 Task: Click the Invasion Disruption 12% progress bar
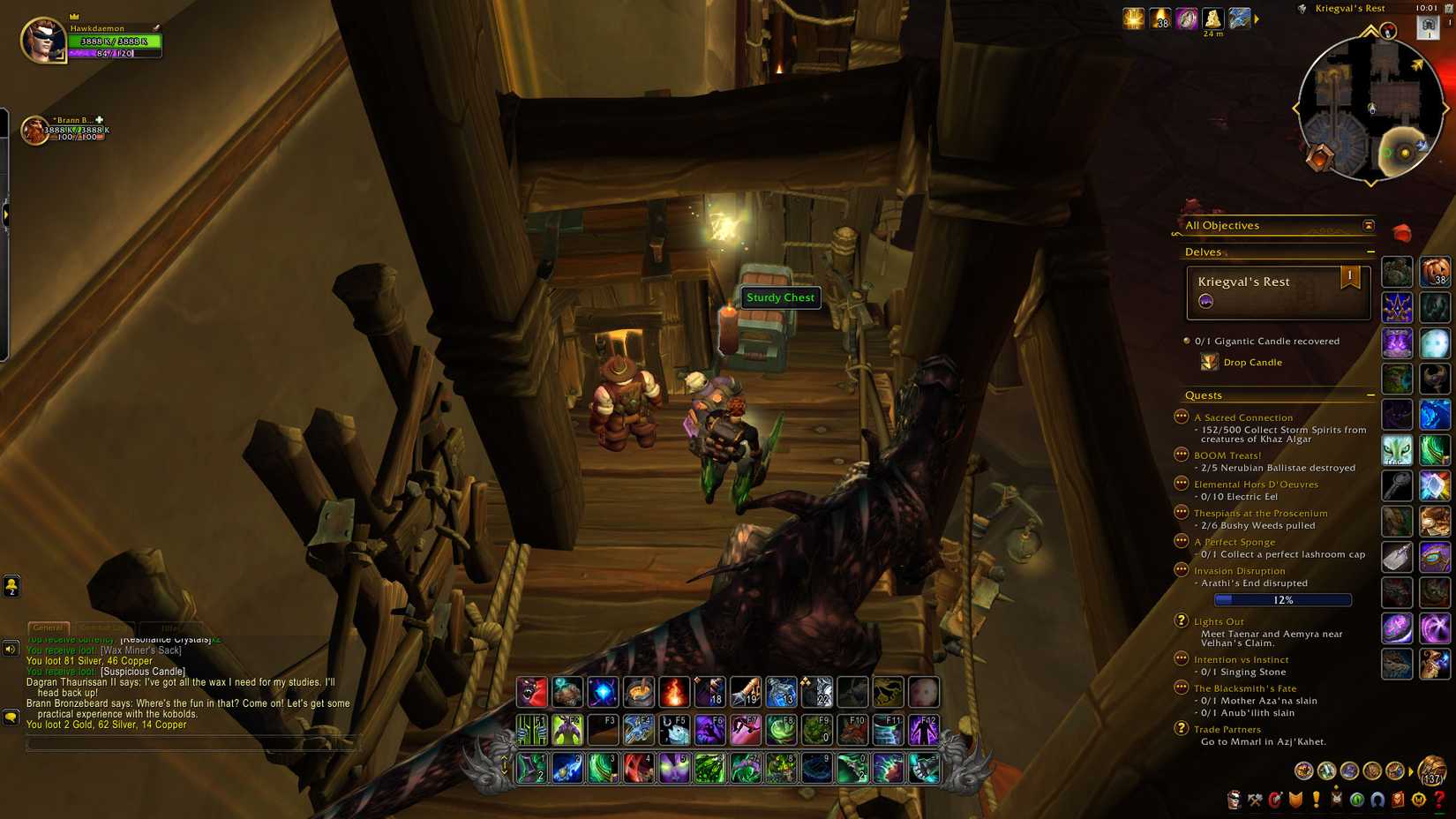pos(1282,599)
